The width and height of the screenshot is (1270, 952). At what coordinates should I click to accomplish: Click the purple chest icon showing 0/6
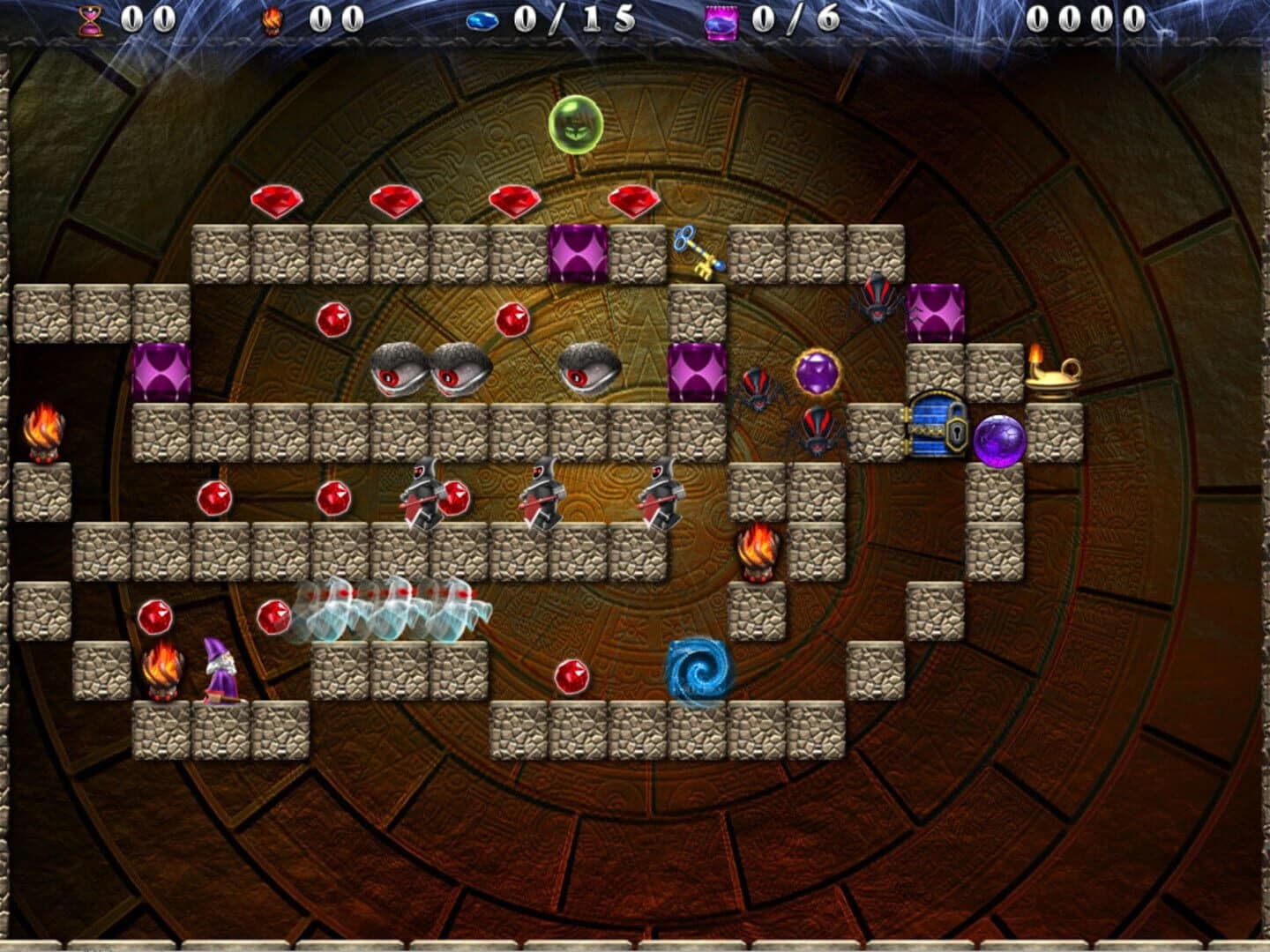(x=719, y=19)
